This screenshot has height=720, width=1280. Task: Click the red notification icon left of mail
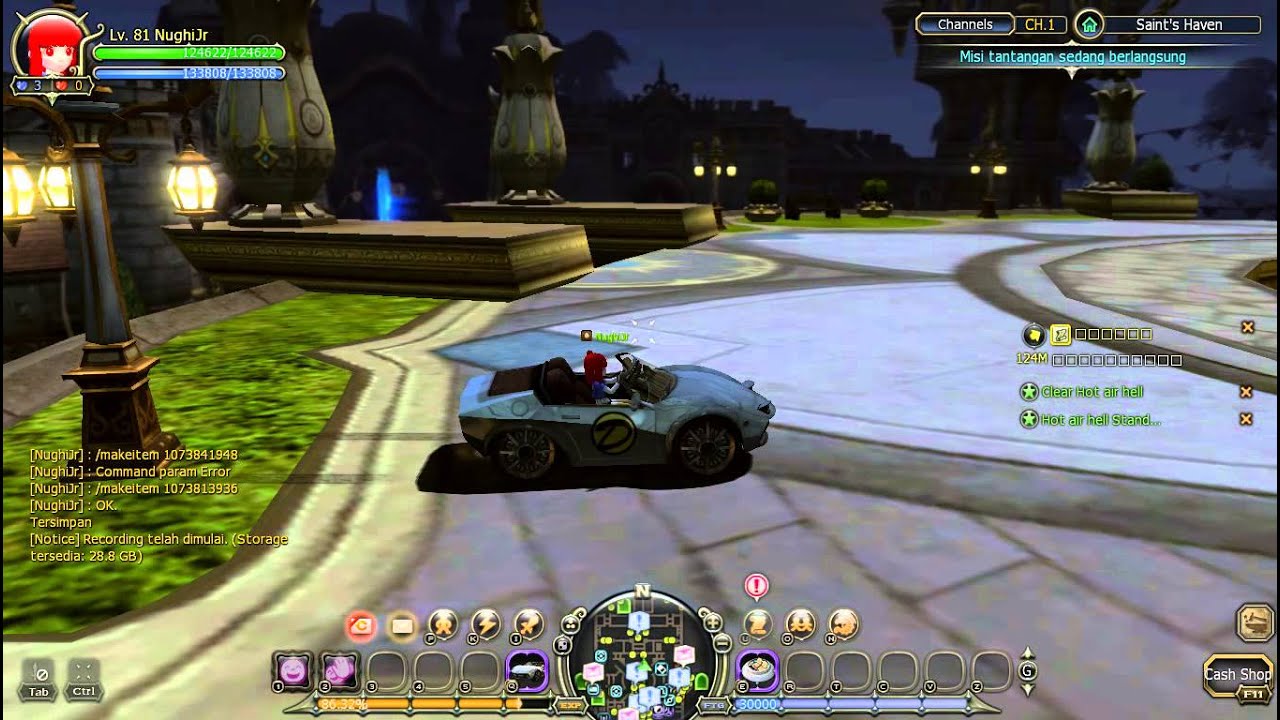click(x=360, y=626)
